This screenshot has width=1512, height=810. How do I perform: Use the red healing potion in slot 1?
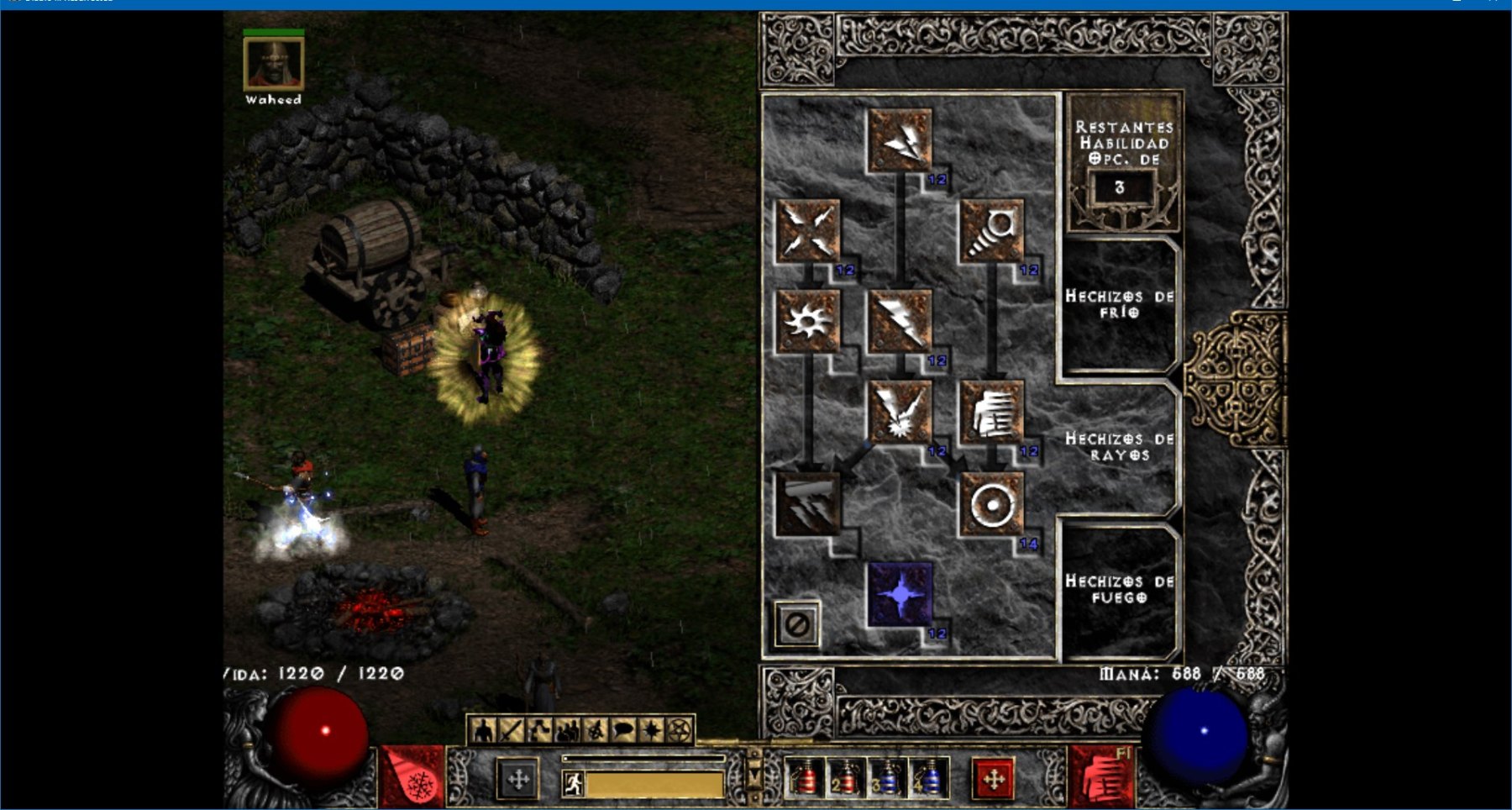[806, 779]
